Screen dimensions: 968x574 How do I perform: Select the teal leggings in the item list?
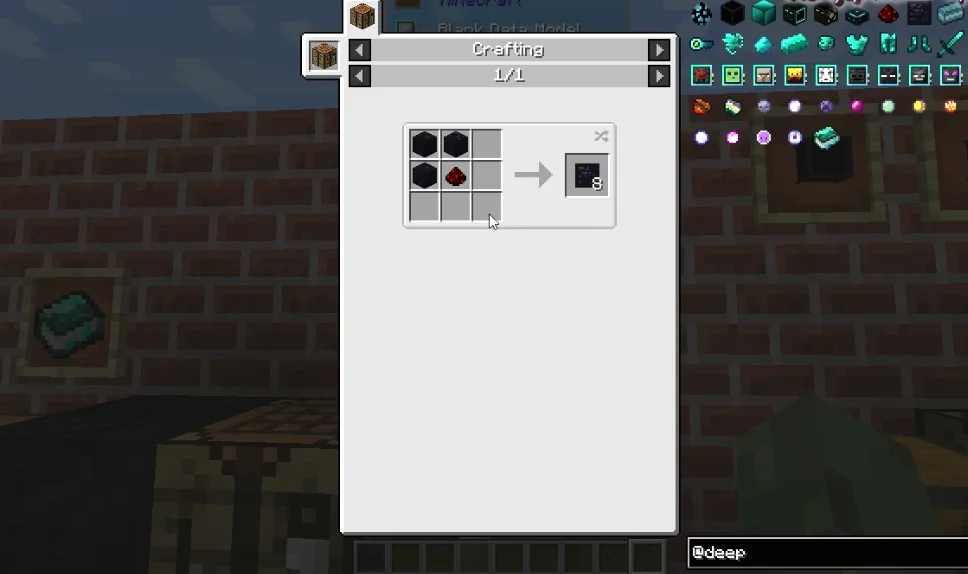(888, 44)
